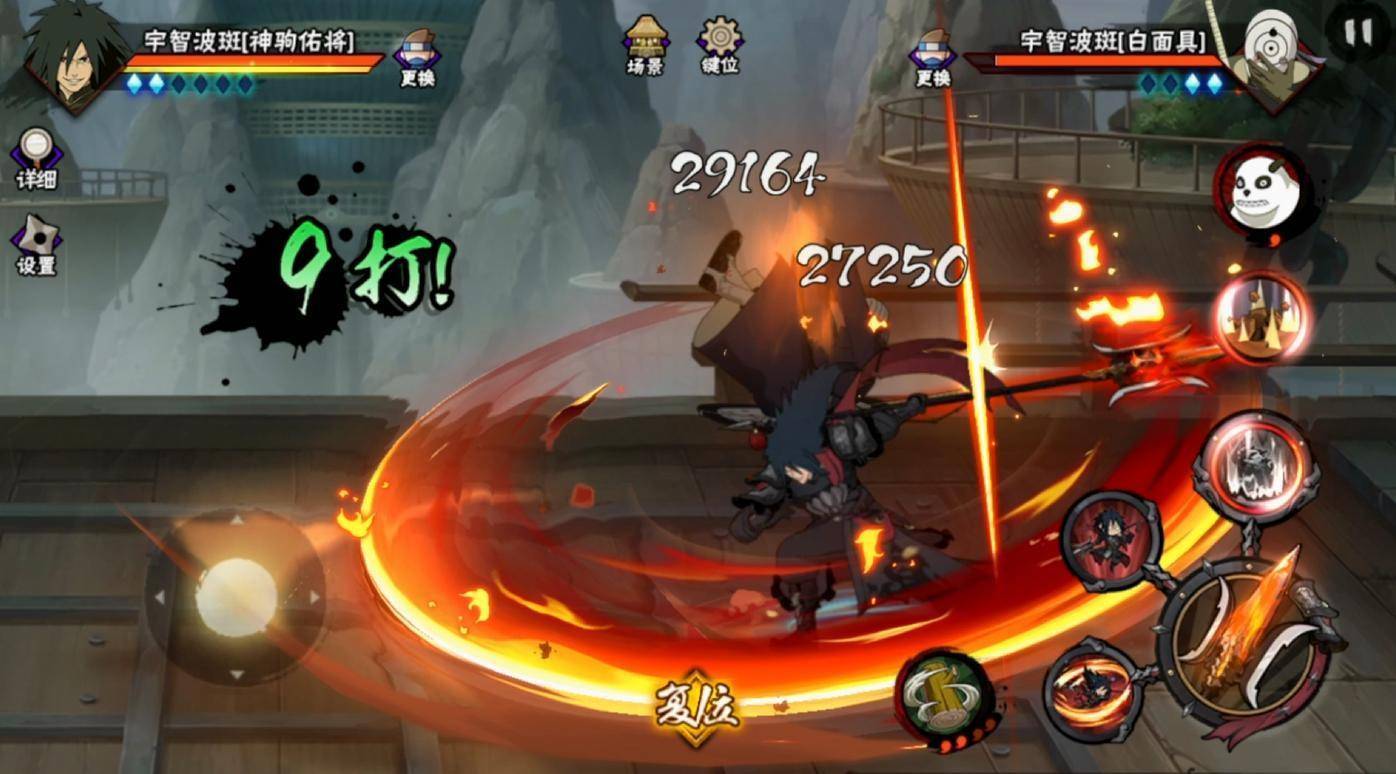The height and width of the screenshot is (774, 1396).
Task: Open the 设置 shuriken settings
Action: tap(36, 245)
